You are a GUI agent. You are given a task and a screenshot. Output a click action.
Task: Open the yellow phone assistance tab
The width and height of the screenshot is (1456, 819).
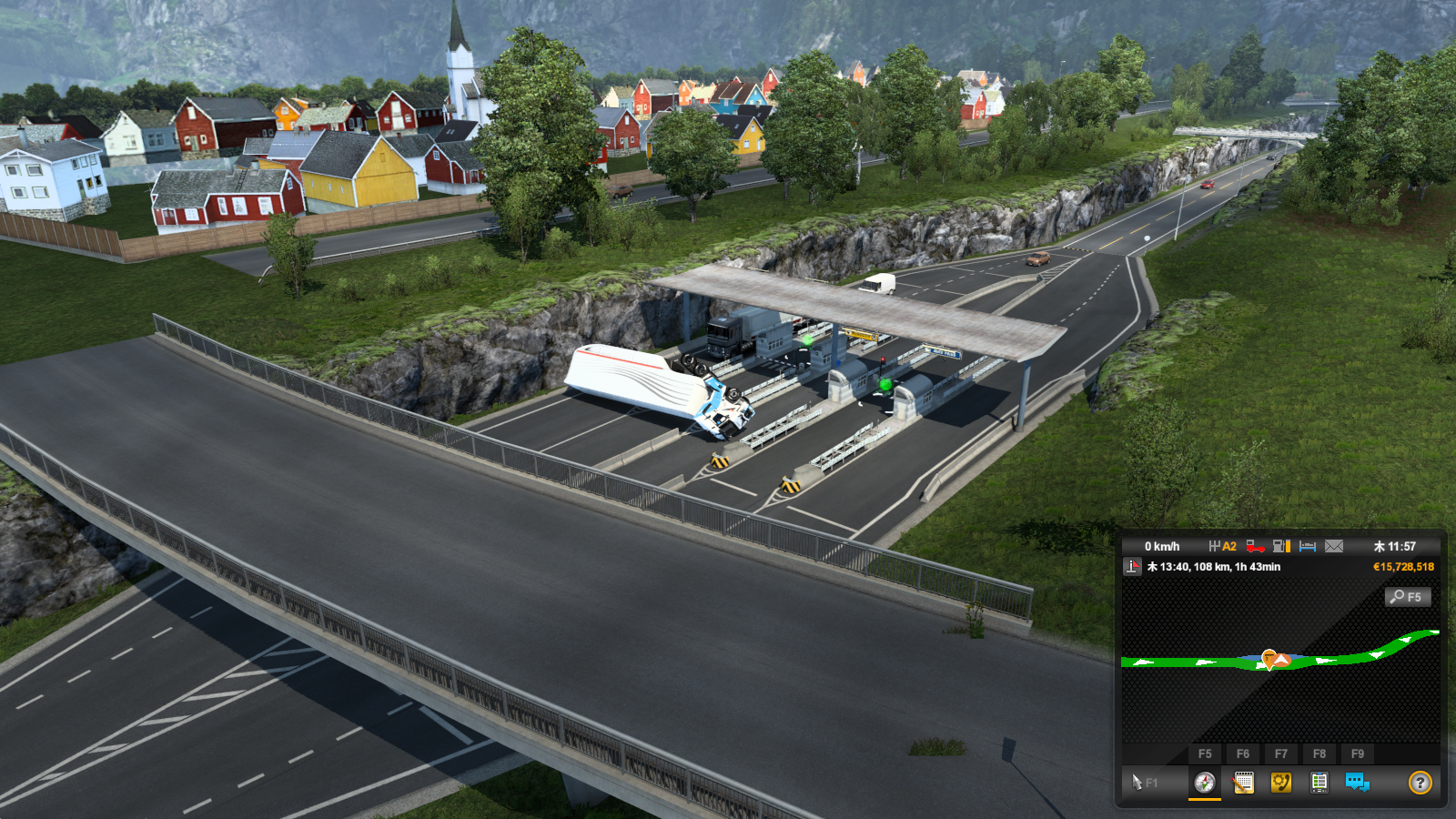tap(1280, 783)
